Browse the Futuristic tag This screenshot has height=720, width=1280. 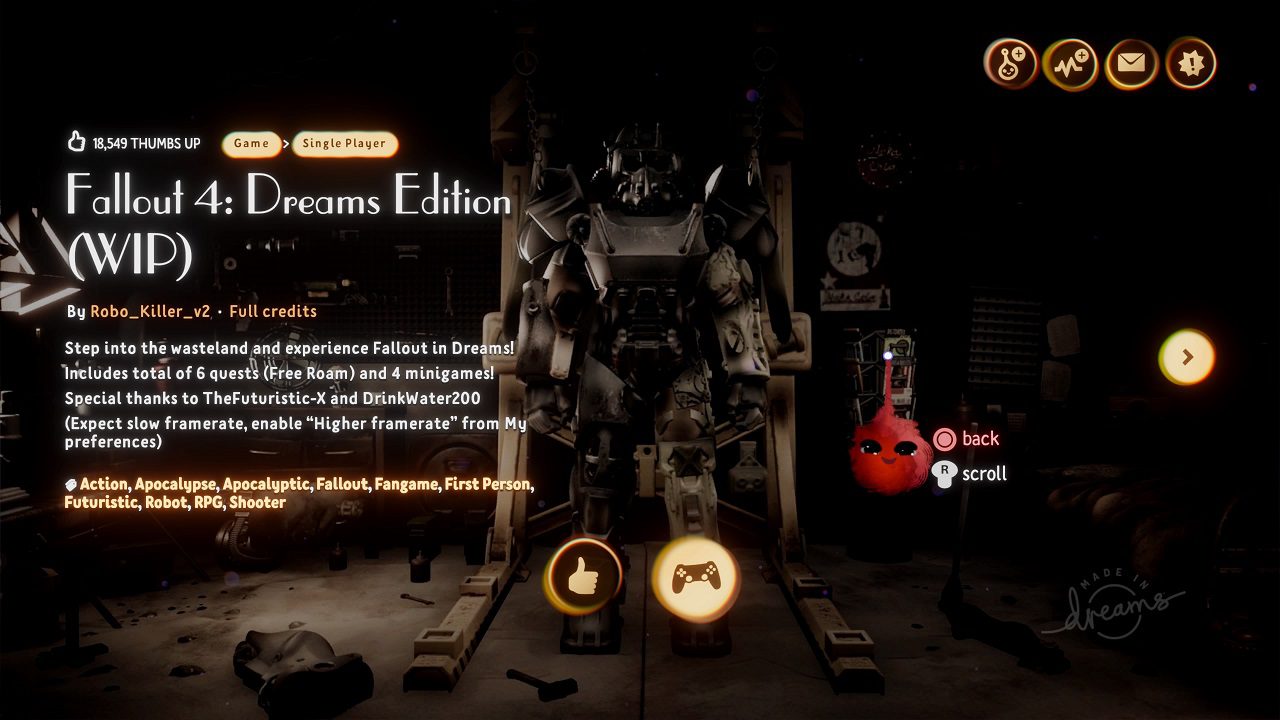point(100,502)
